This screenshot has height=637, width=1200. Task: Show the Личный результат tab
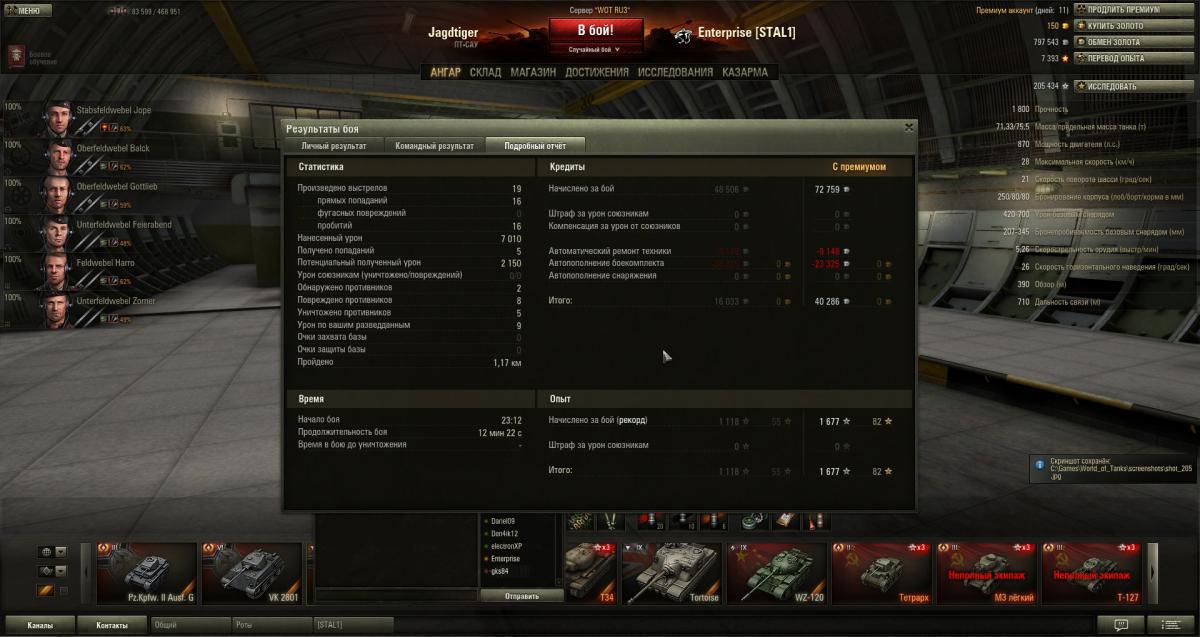333,146
